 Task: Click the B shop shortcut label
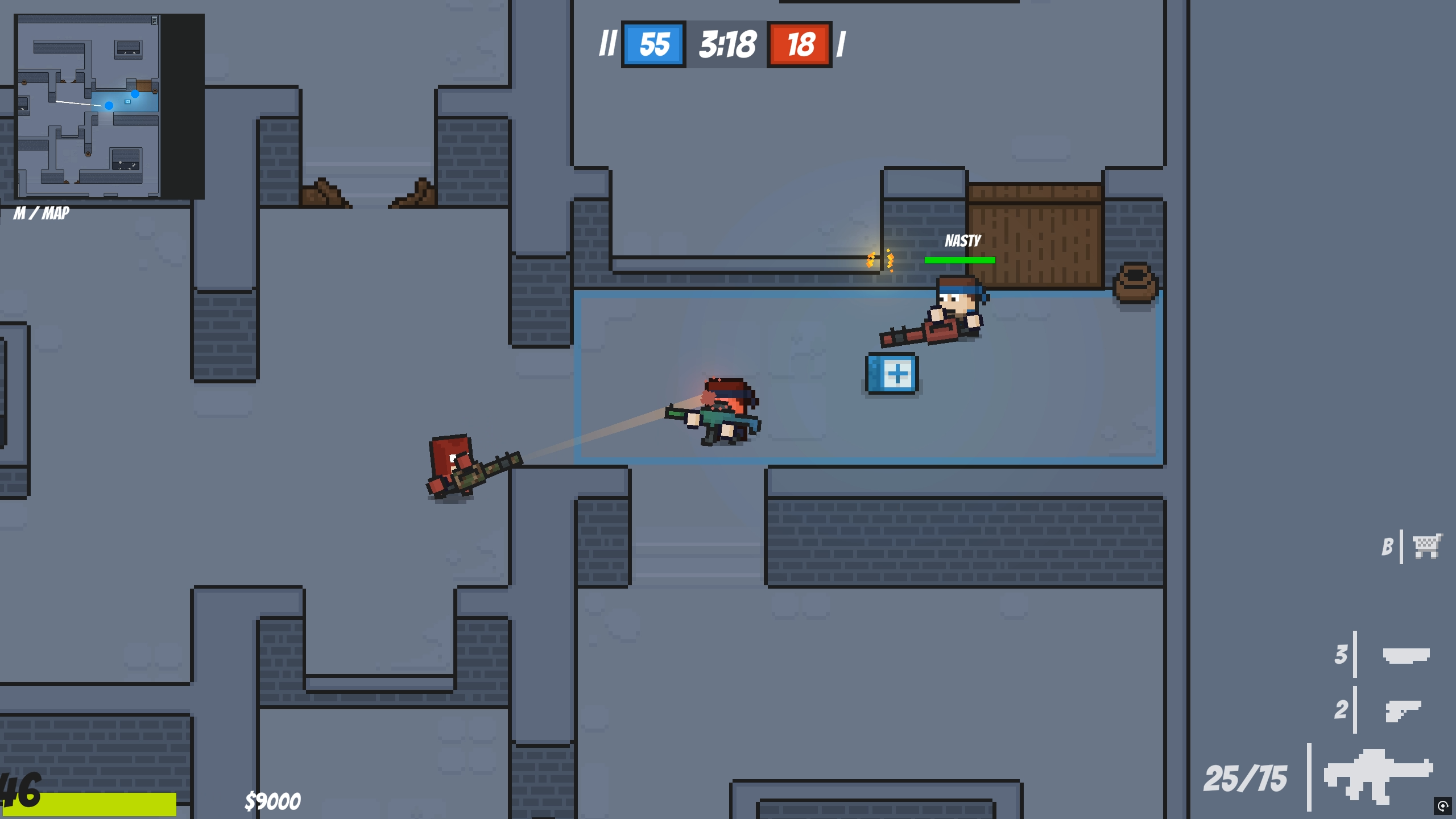click(x=1388, y=546)
